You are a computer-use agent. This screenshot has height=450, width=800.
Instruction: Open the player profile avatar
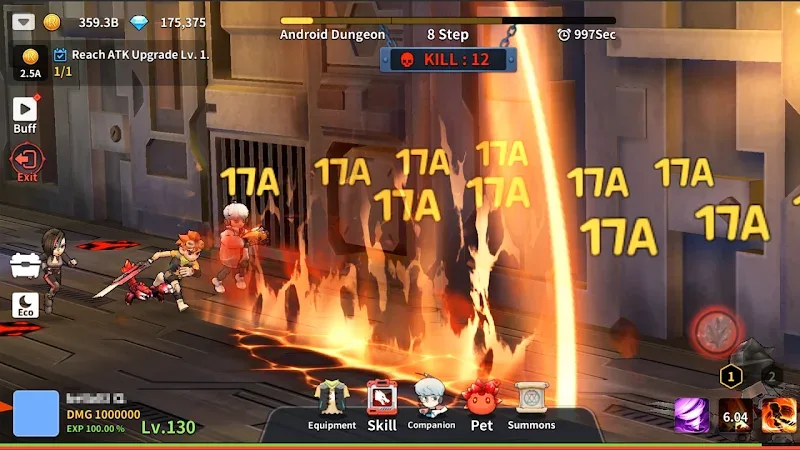pos(35,413)
